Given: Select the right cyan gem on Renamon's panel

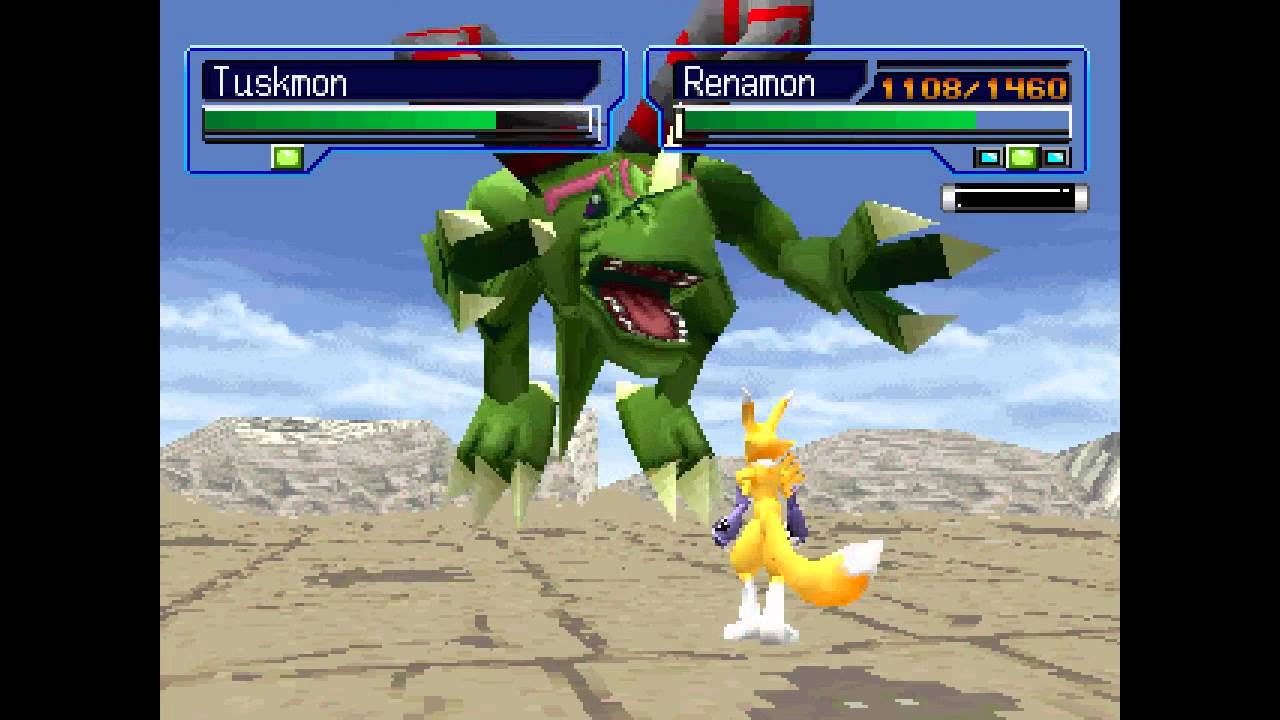Looking at the screenshot, I should click(1055, 157).
